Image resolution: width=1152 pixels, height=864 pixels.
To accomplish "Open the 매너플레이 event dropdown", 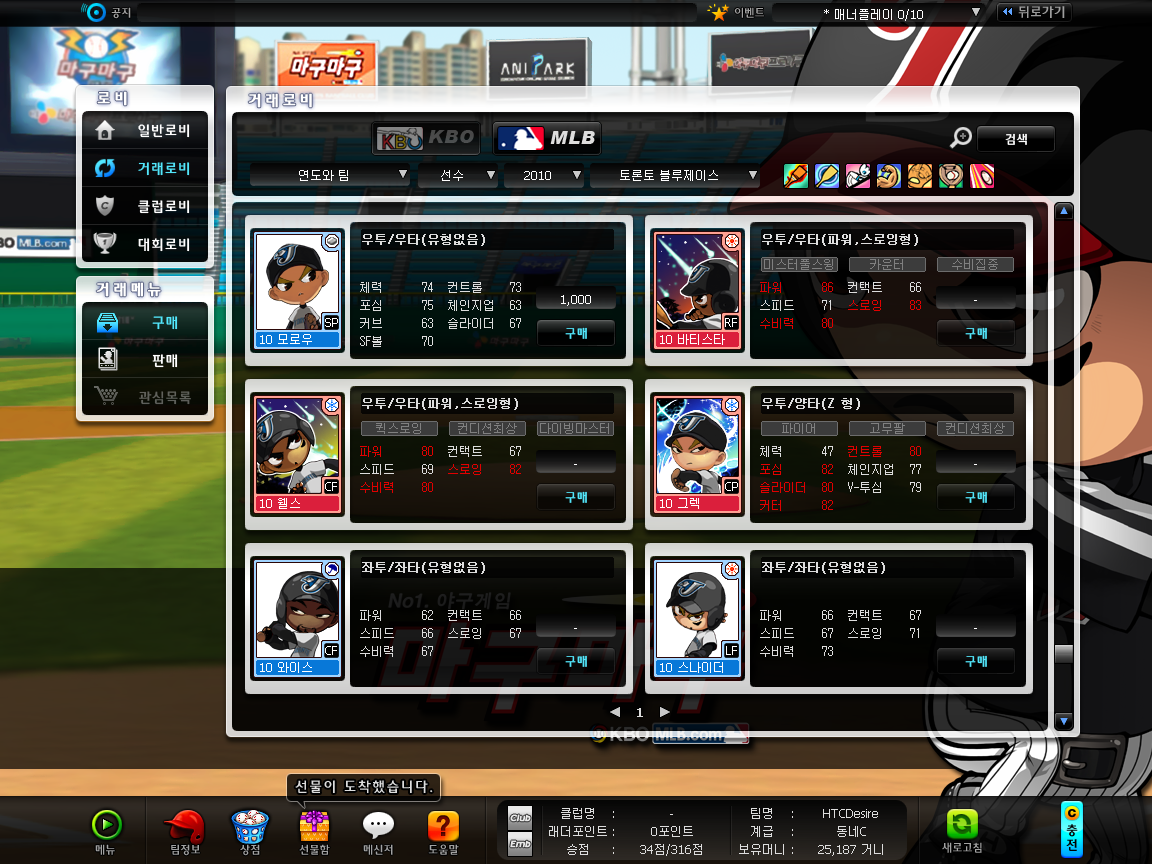I will (878, 13).
